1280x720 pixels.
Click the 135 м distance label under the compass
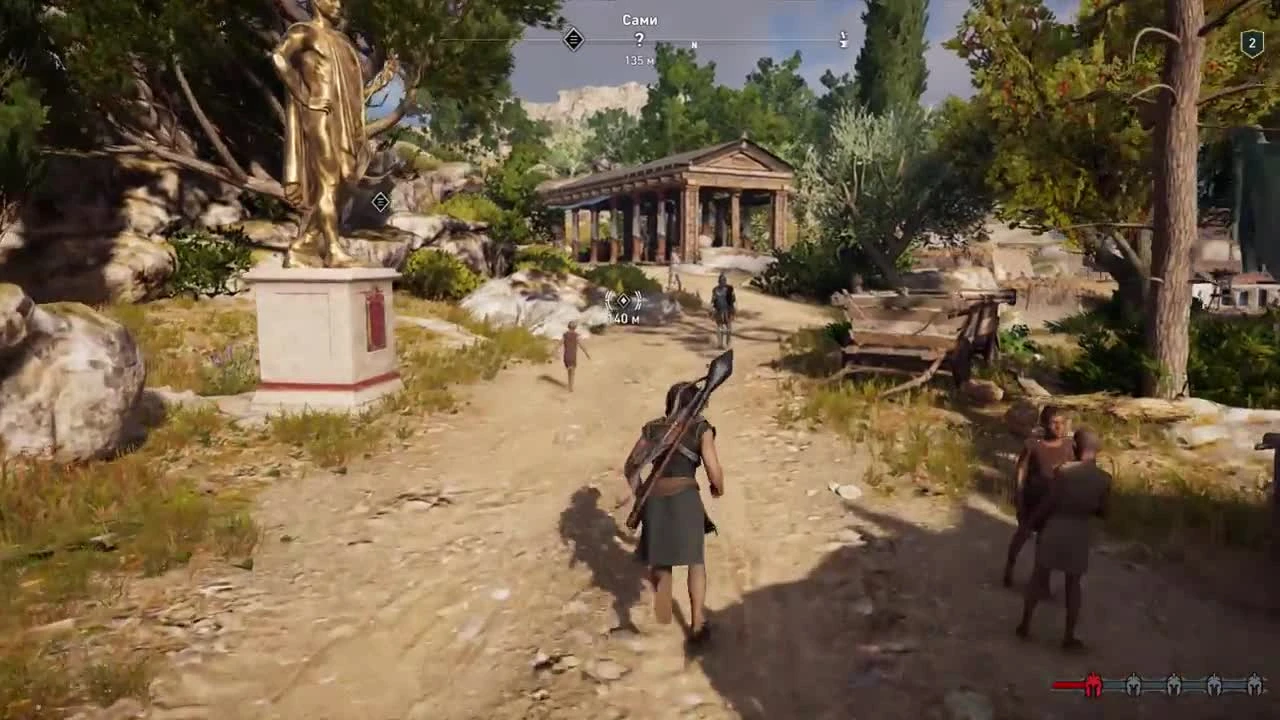coord(639,59)
